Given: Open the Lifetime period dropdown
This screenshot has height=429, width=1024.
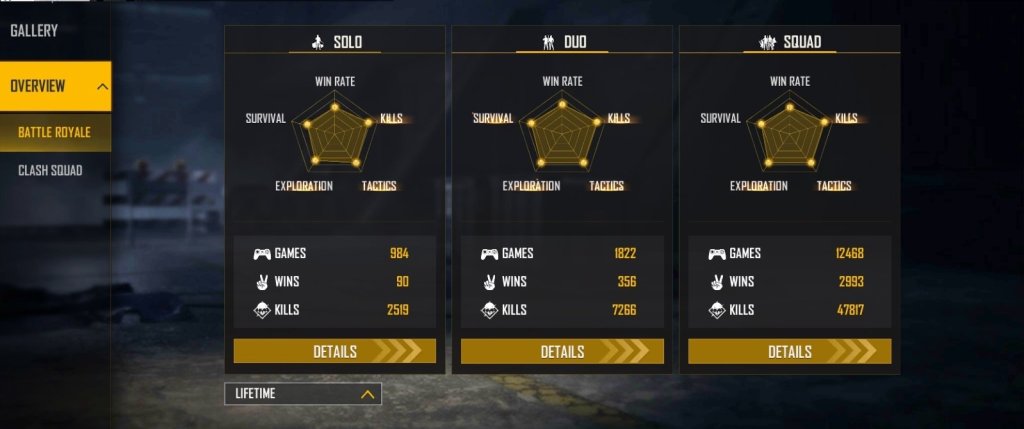Looking at the screenshot, I should pos(303,394).
